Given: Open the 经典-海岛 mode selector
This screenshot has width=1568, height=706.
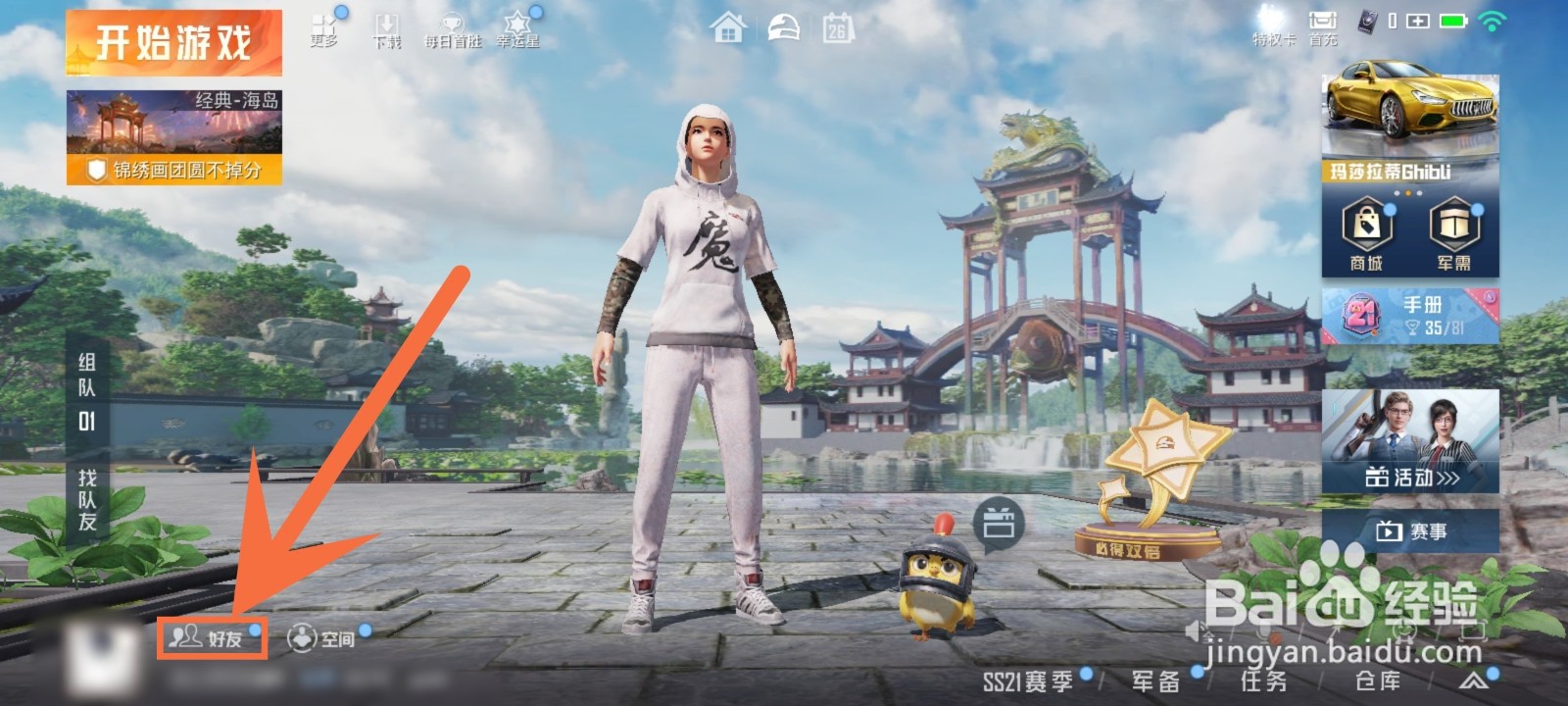Looking at the screenshot, I should 174,132.
